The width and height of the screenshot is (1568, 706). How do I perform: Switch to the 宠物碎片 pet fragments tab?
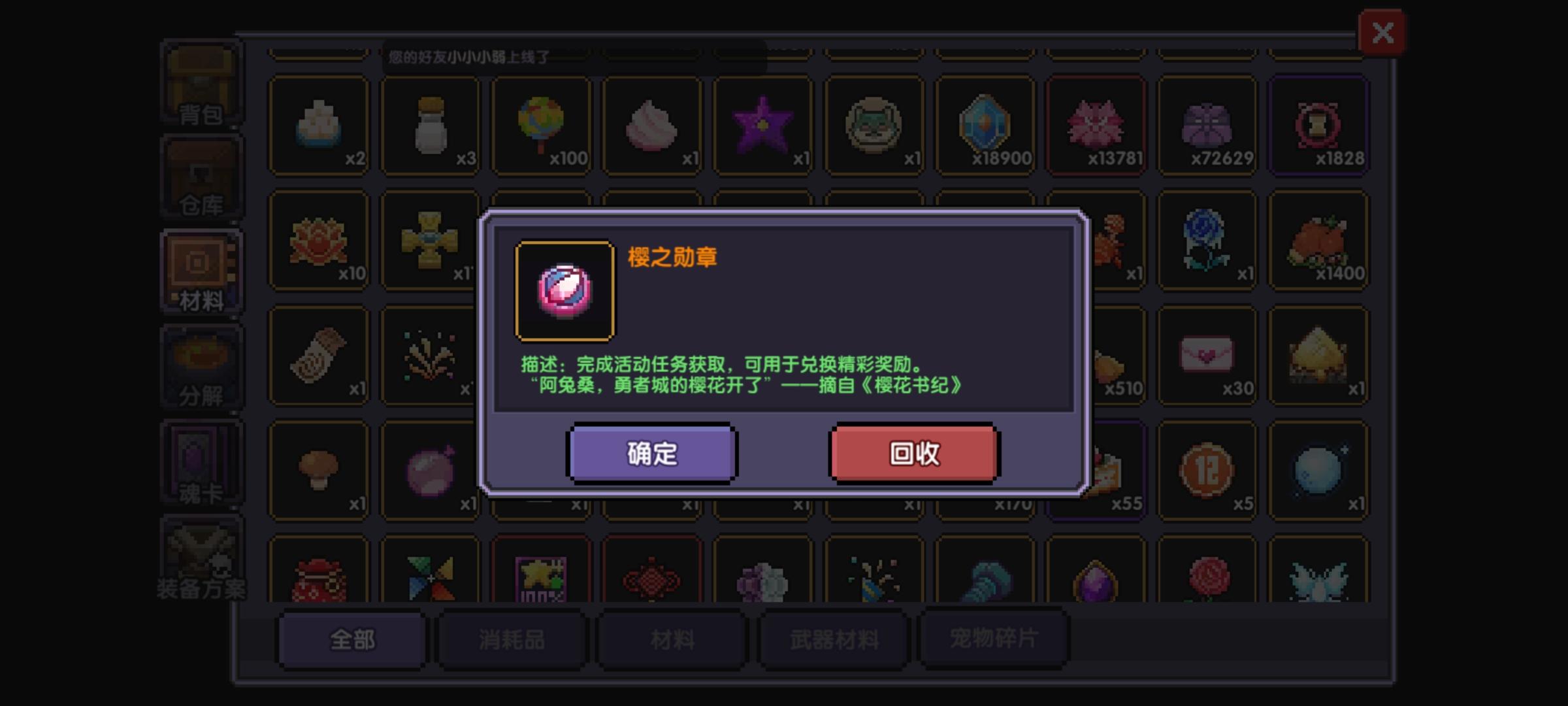(x=993, y=641)
